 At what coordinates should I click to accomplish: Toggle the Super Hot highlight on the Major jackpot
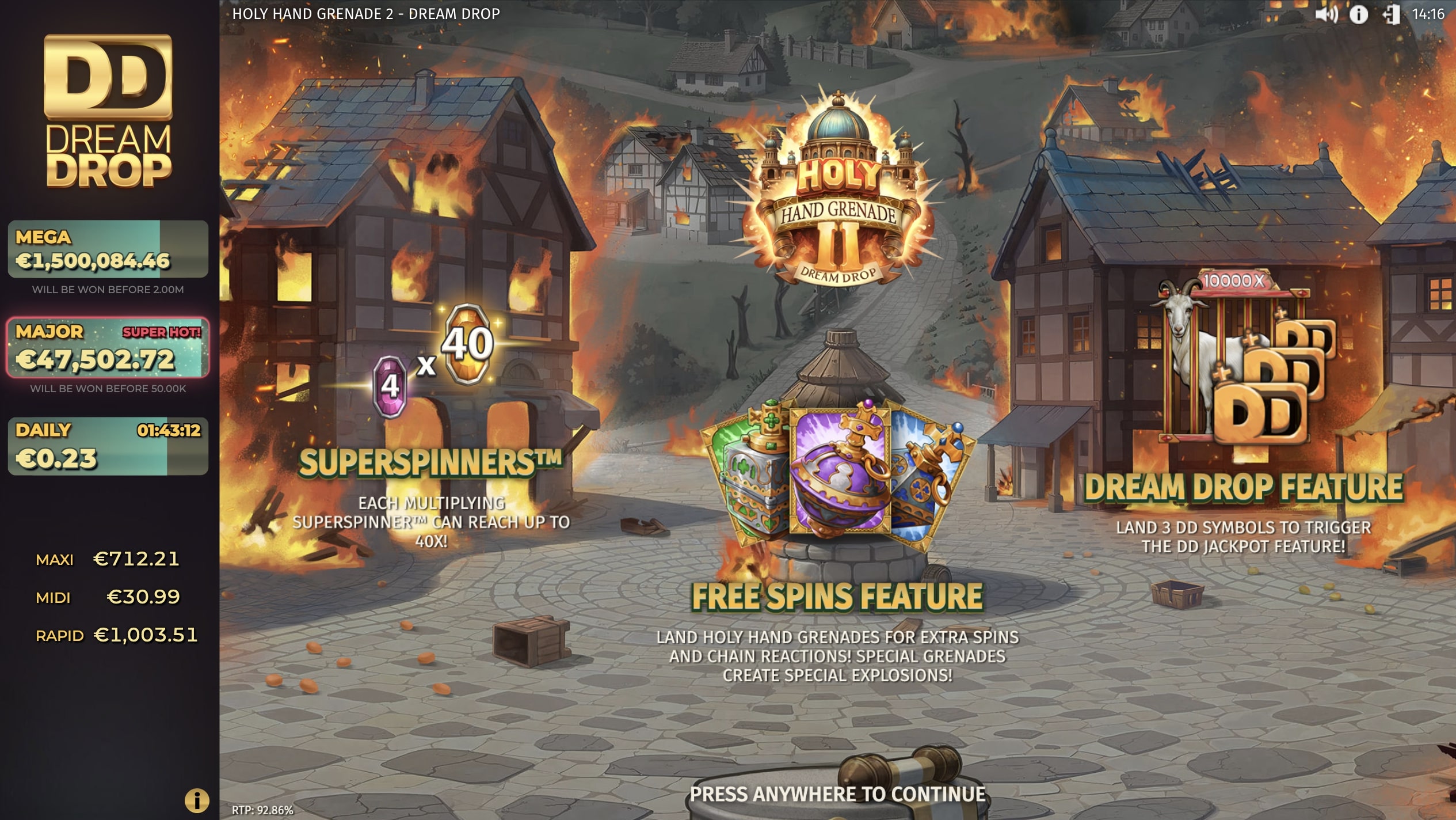click(x=162, y=332)
